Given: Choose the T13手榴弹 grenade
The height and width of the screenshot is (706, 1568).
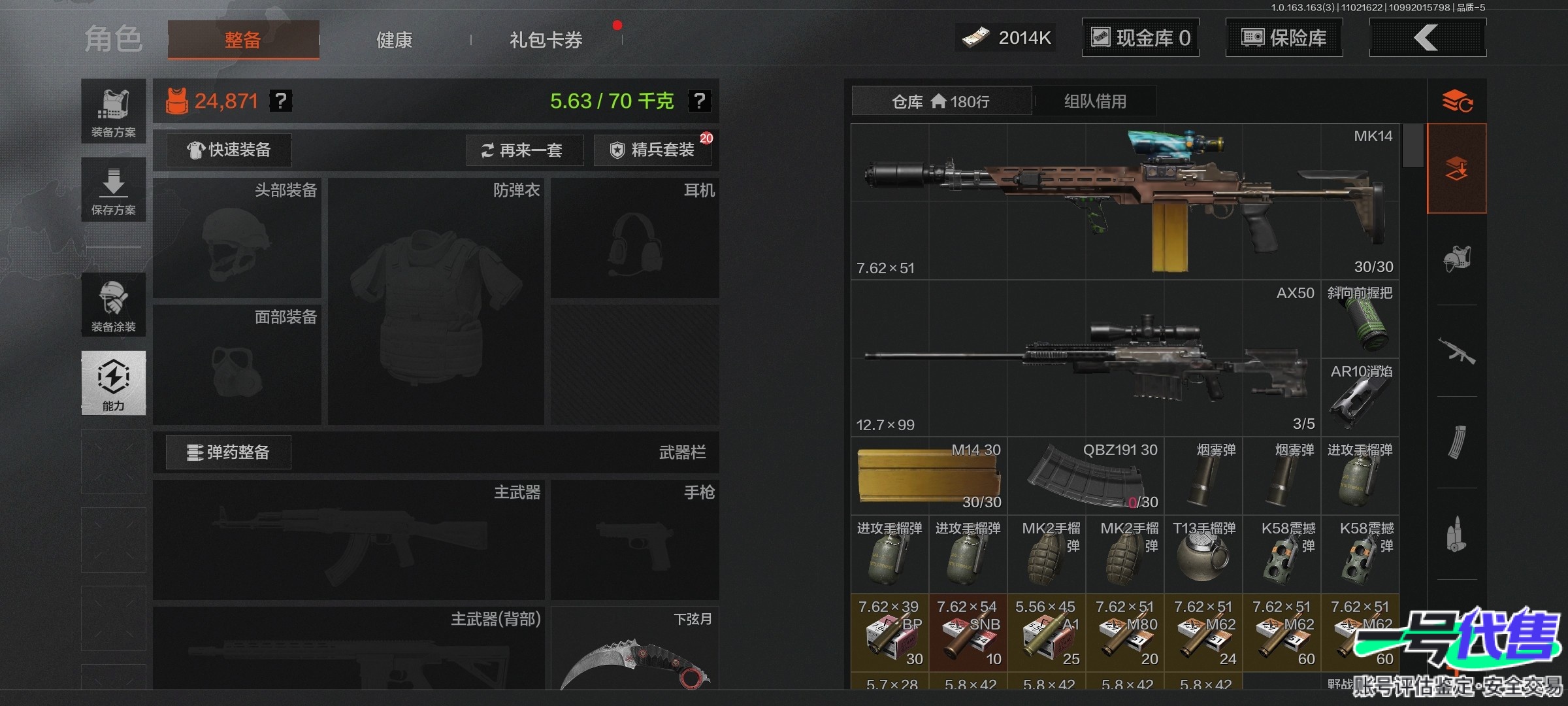Looking at the screenshot, I should coord(1203,554).
